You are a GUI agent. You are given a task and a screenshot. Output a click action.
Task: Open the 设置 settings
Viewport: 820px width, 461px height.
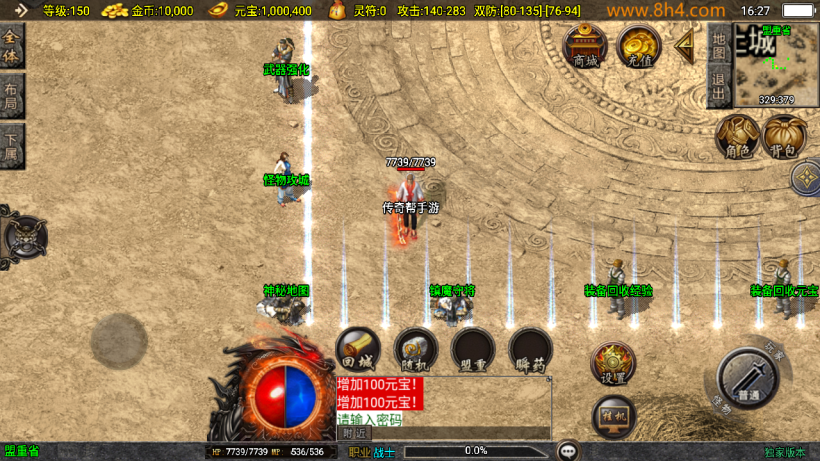point(612,364)
